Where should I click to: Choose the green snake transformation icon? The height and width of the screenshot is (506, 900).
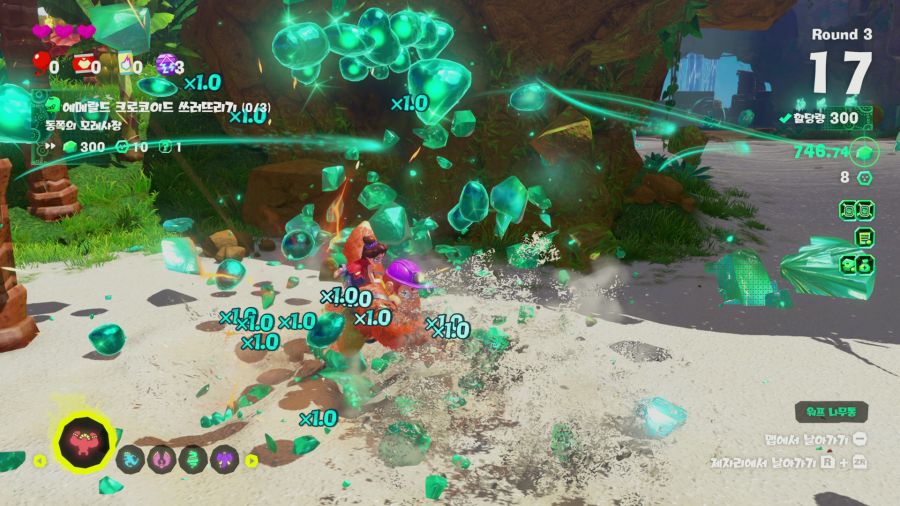[193, 459]
